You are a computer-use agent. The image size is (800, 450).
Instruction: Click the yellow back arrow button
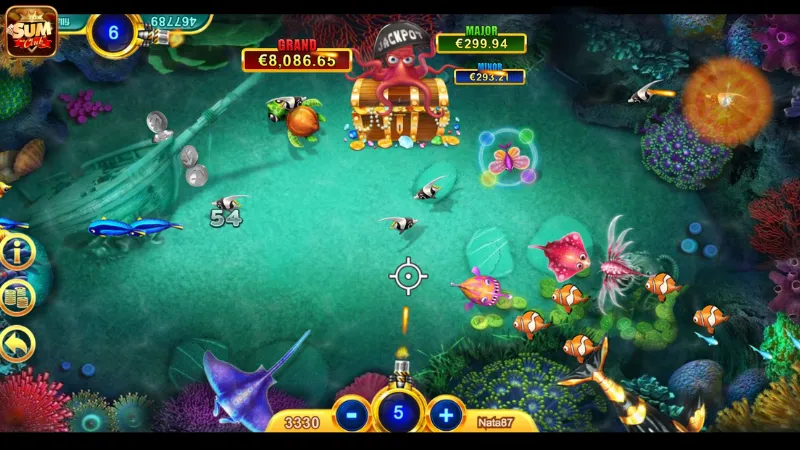point(17,344)
